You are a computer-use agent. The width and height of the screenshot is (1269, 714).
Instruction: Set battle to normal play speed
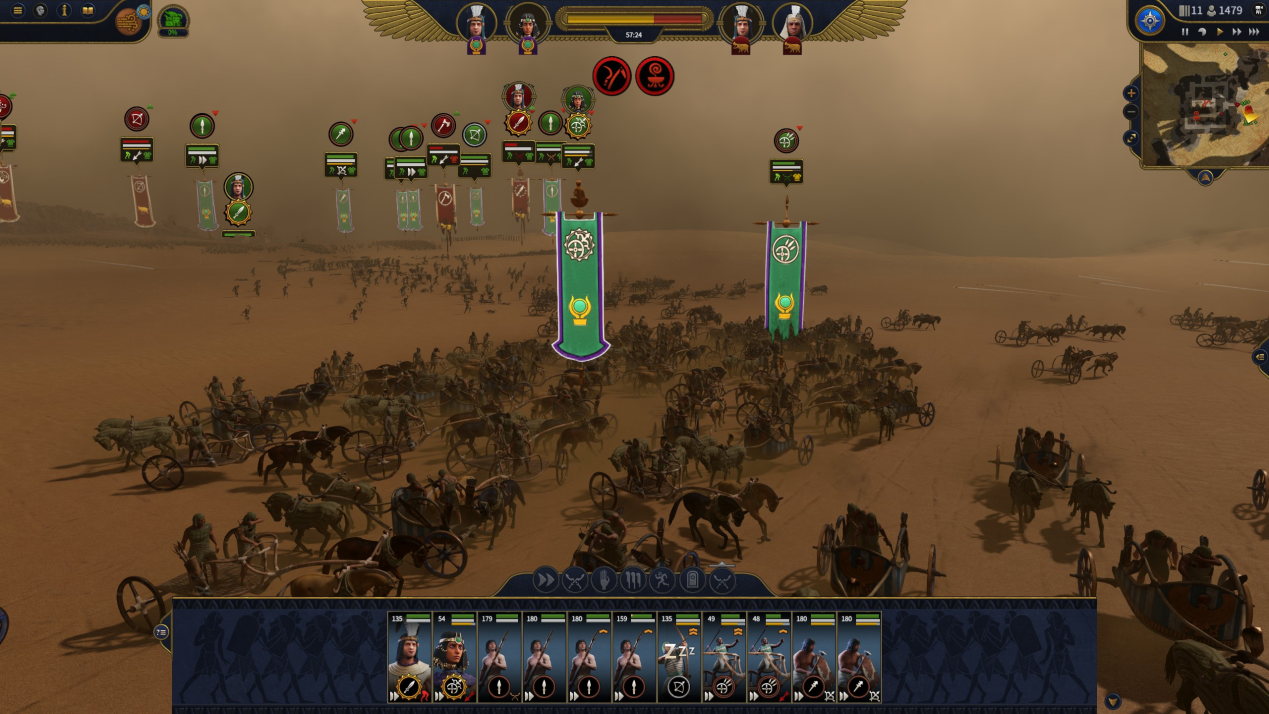(x=1219, y=32)
